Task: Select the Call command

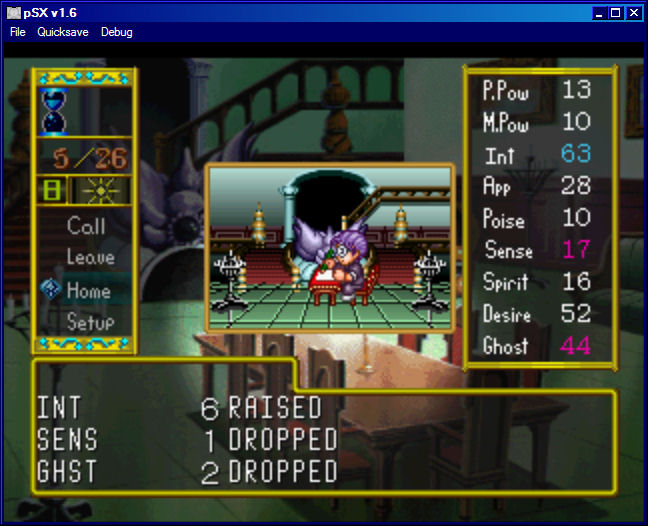Action: (x=86, y=226)
